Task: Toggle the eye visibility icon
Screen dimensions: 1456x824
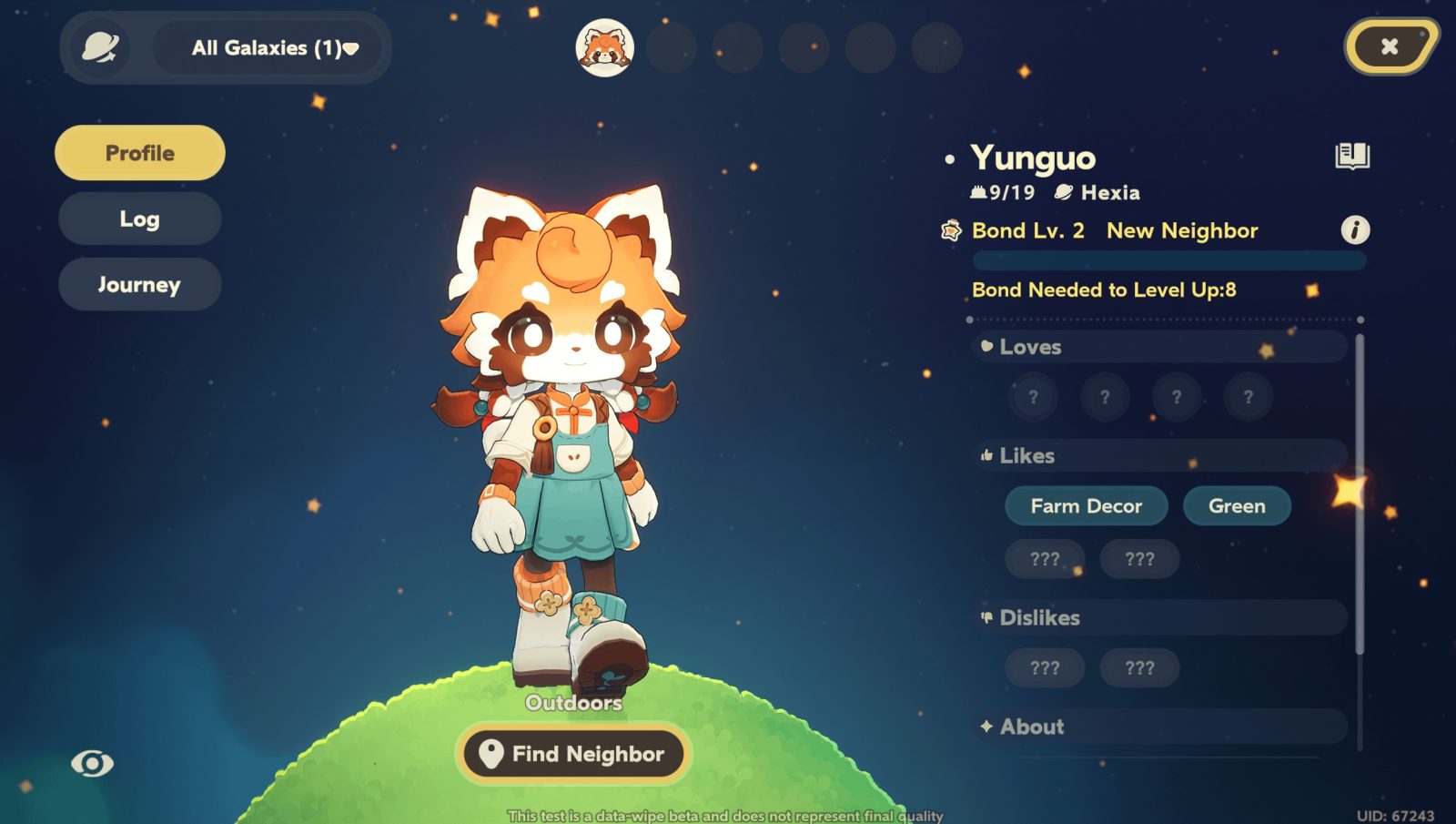Action: [x=93, y=763]
